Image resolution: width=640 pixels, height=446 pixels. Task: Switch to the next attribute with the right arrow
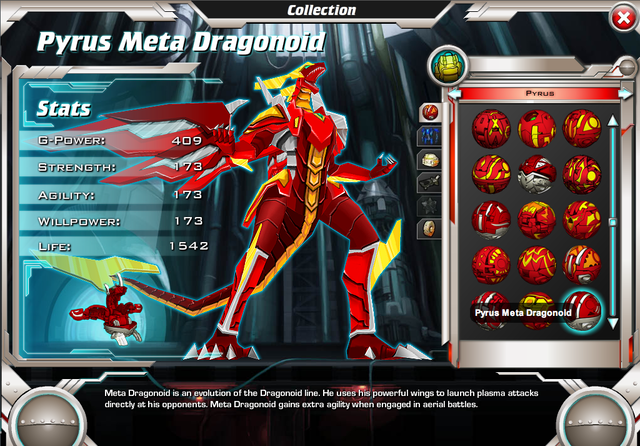click(x=624, y=94)
